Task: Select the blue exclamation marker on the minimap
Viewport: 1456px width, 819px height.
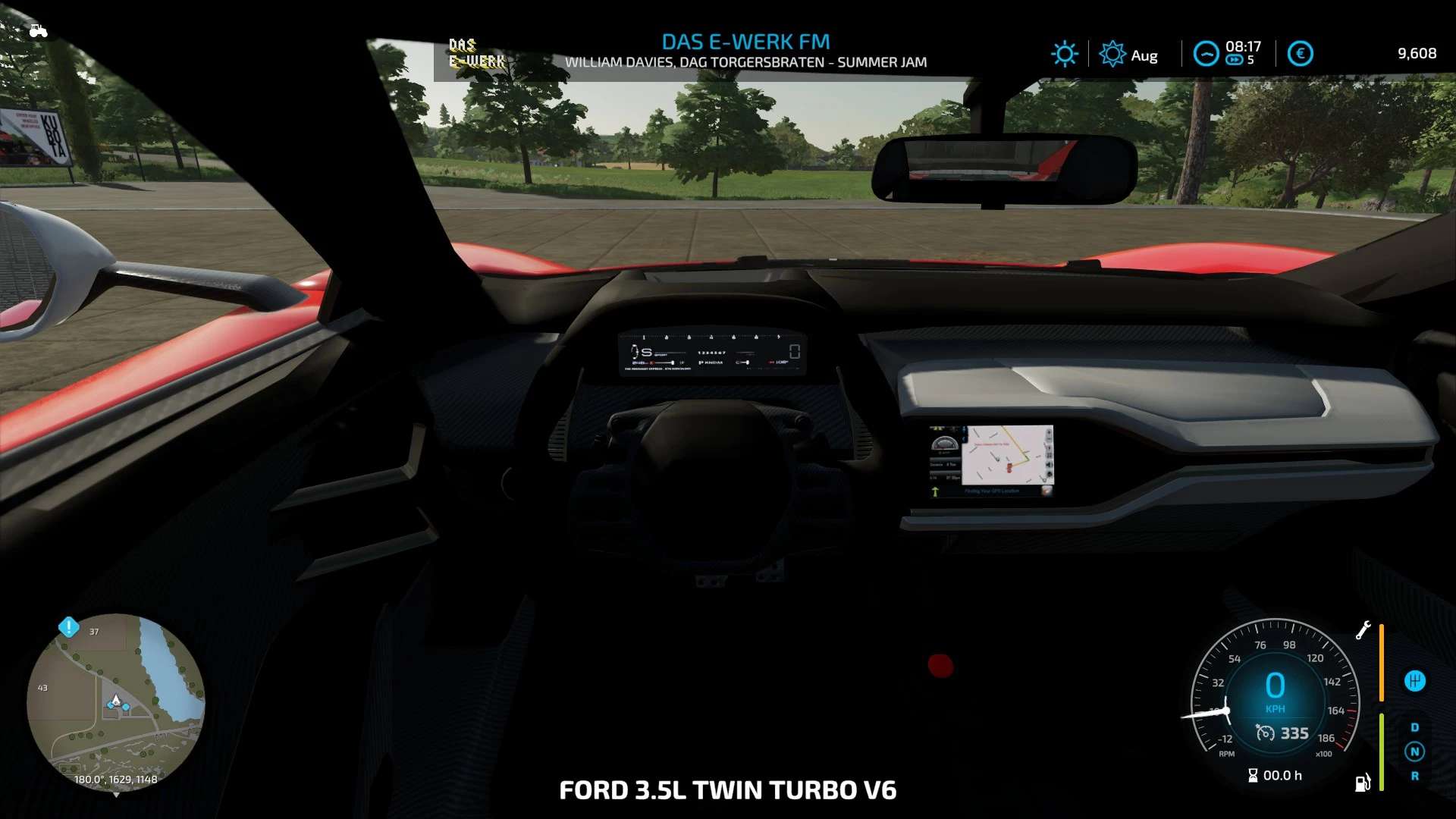Action: point(68,627)
